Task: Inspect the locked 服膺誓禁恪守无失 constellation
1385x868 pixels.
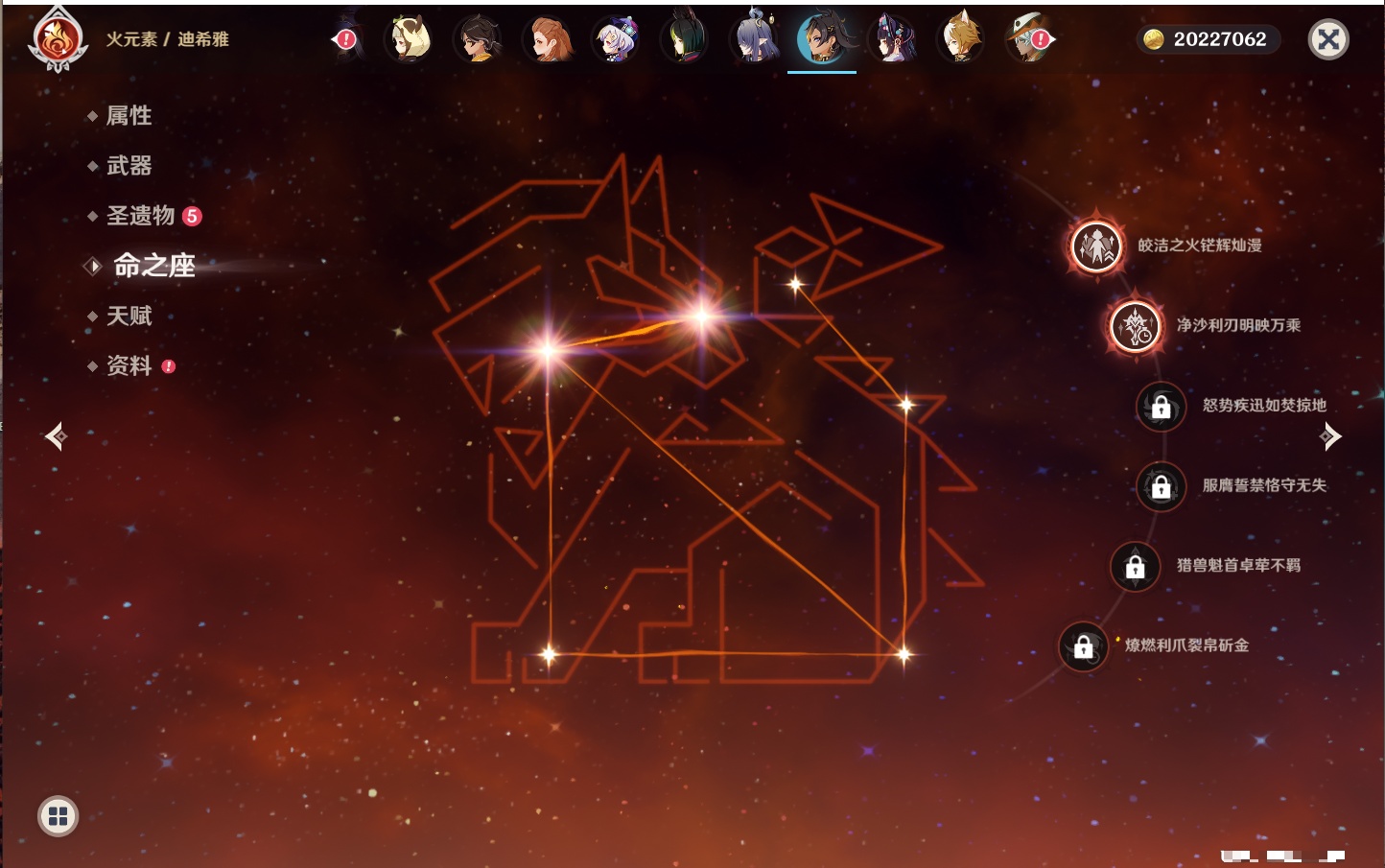Action: 1161,486
